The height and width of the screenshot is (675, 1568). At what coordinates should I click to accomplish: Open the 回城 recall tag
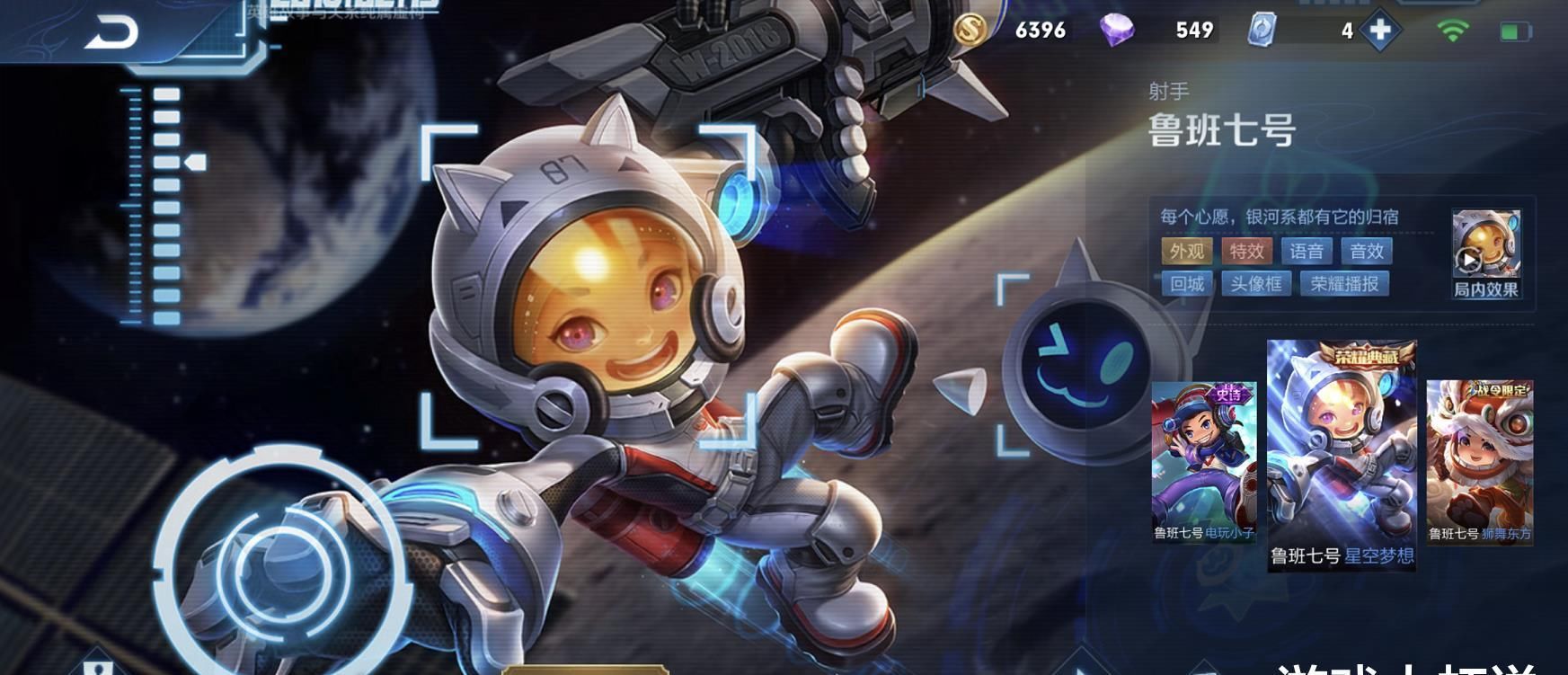point(1186,284)
